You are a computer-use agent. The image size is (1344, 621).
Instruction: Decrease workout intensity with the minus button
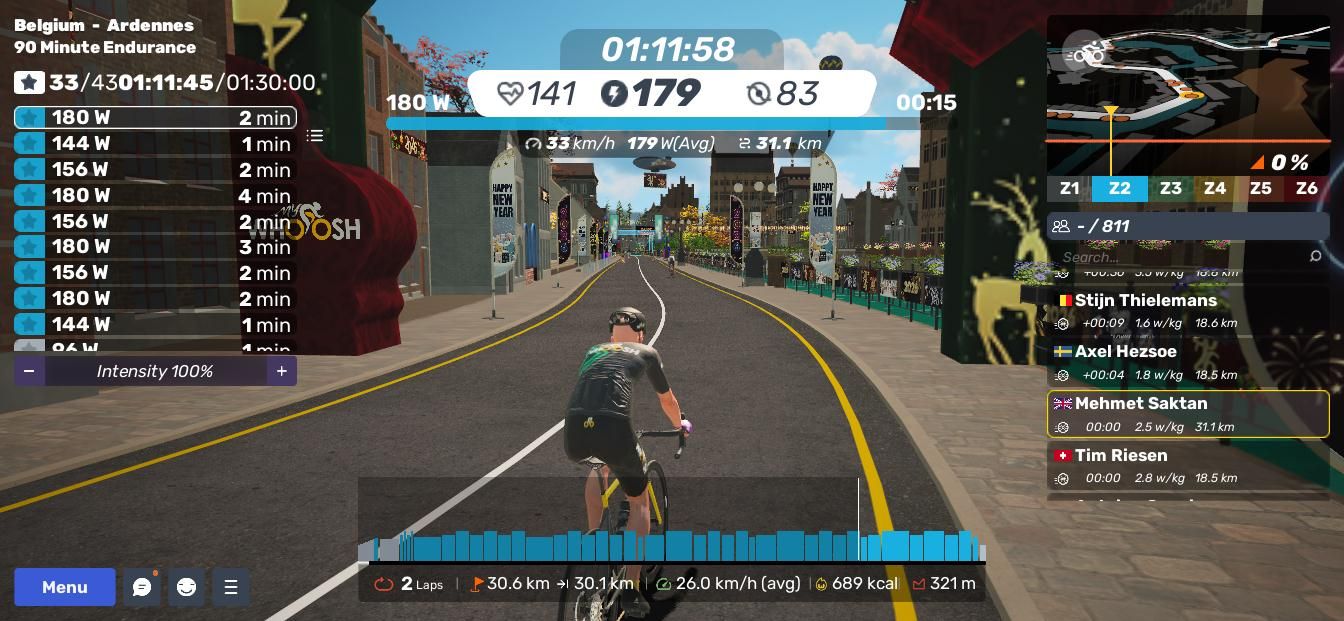click(29, 371)
